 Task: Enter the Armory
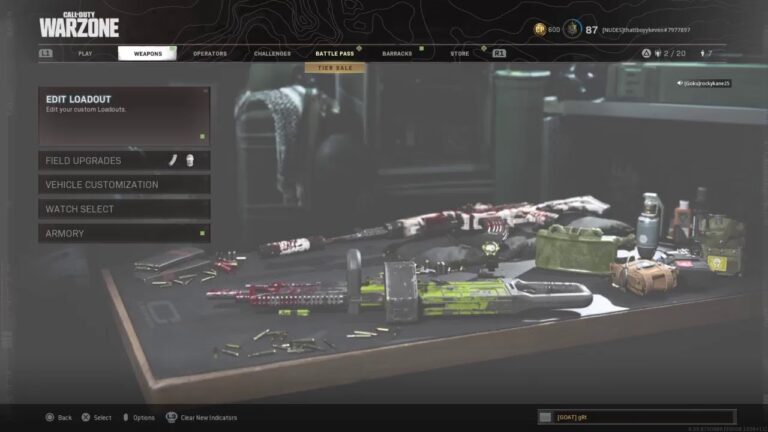click(x=124, y=233)
